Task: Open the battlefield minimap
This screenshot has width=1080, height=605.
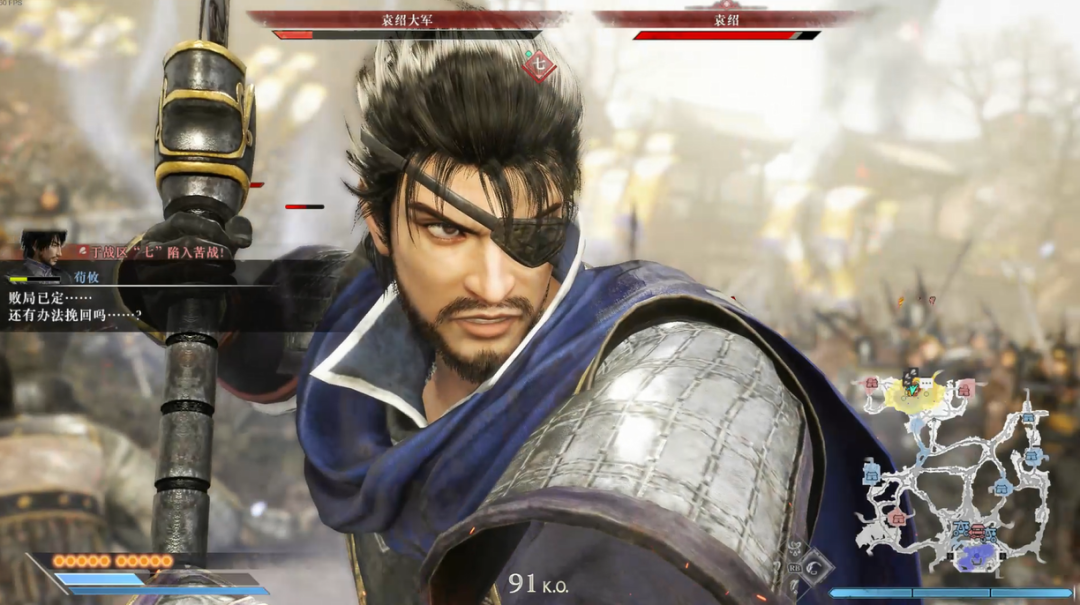Action: point(954,470)
